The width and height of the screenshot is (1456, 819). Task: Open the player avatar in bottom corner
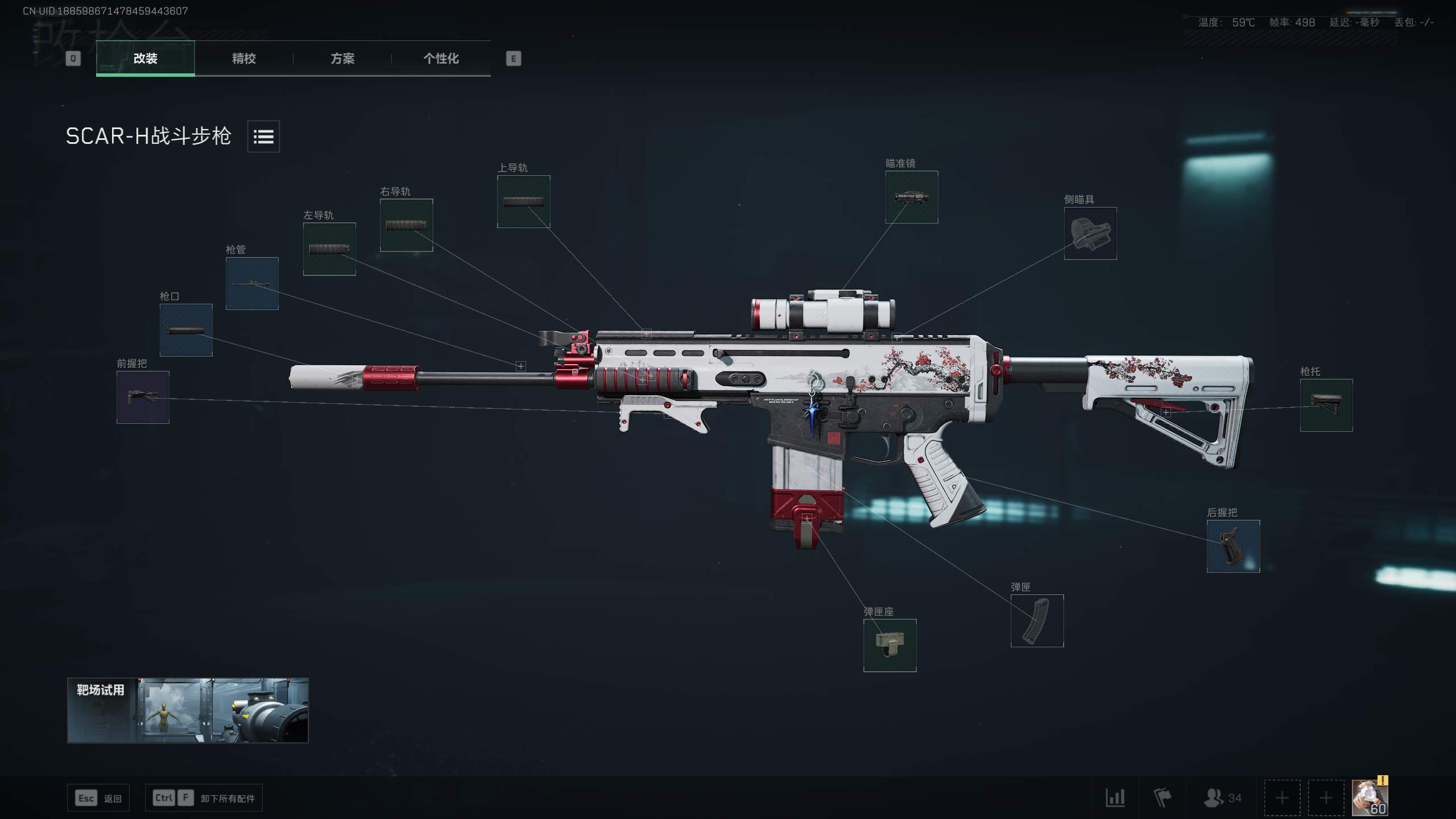point(1369,797)
